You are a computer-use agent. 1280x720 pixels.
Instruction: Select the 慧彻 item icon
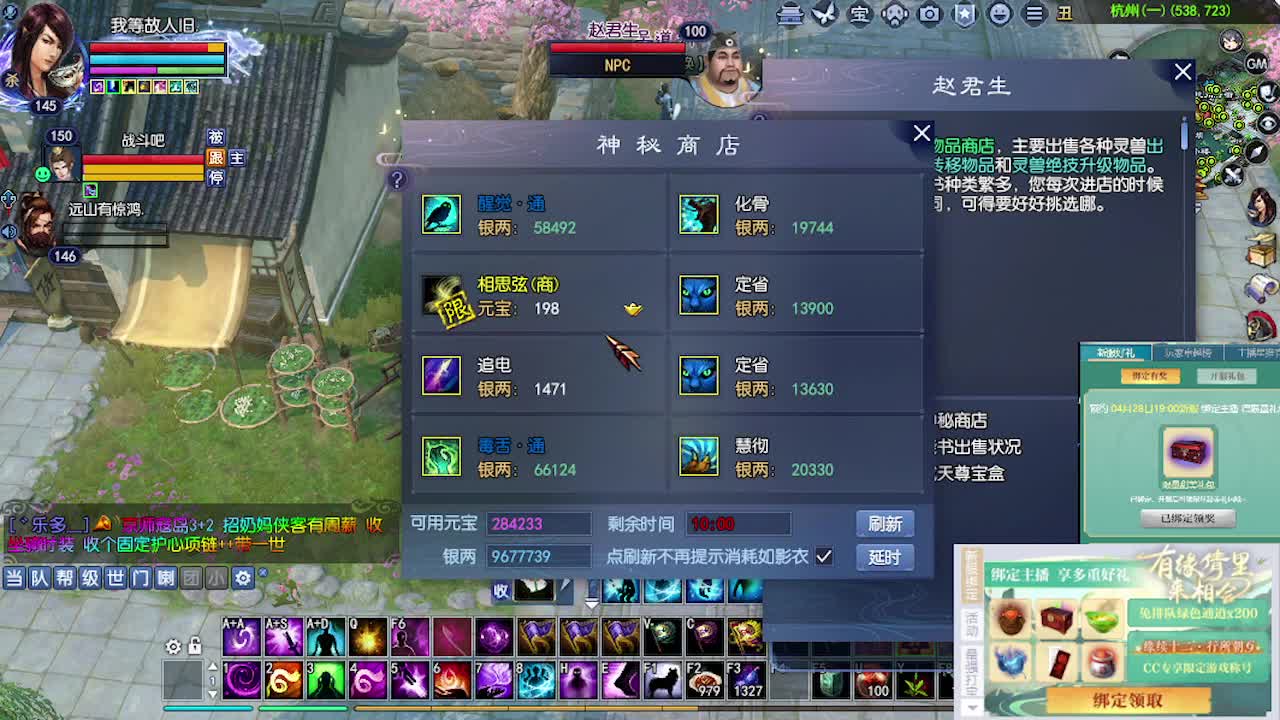(699, 458)
